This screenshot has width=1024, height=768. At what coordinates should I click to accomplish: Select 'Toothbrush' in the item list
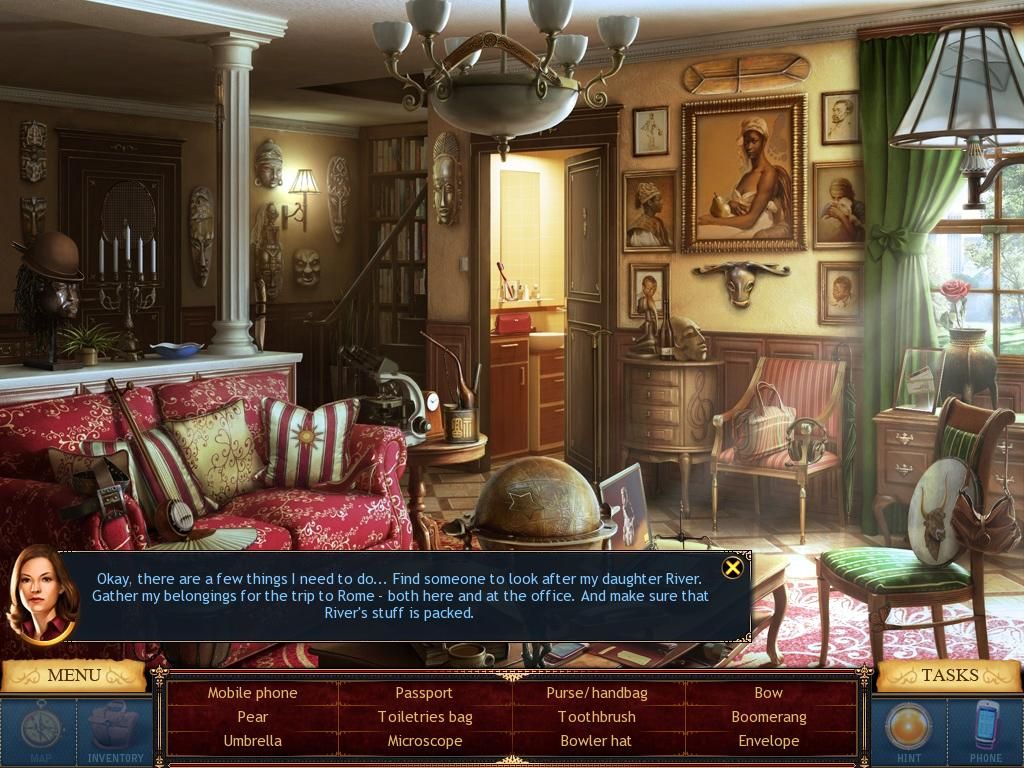click(597, 716)
